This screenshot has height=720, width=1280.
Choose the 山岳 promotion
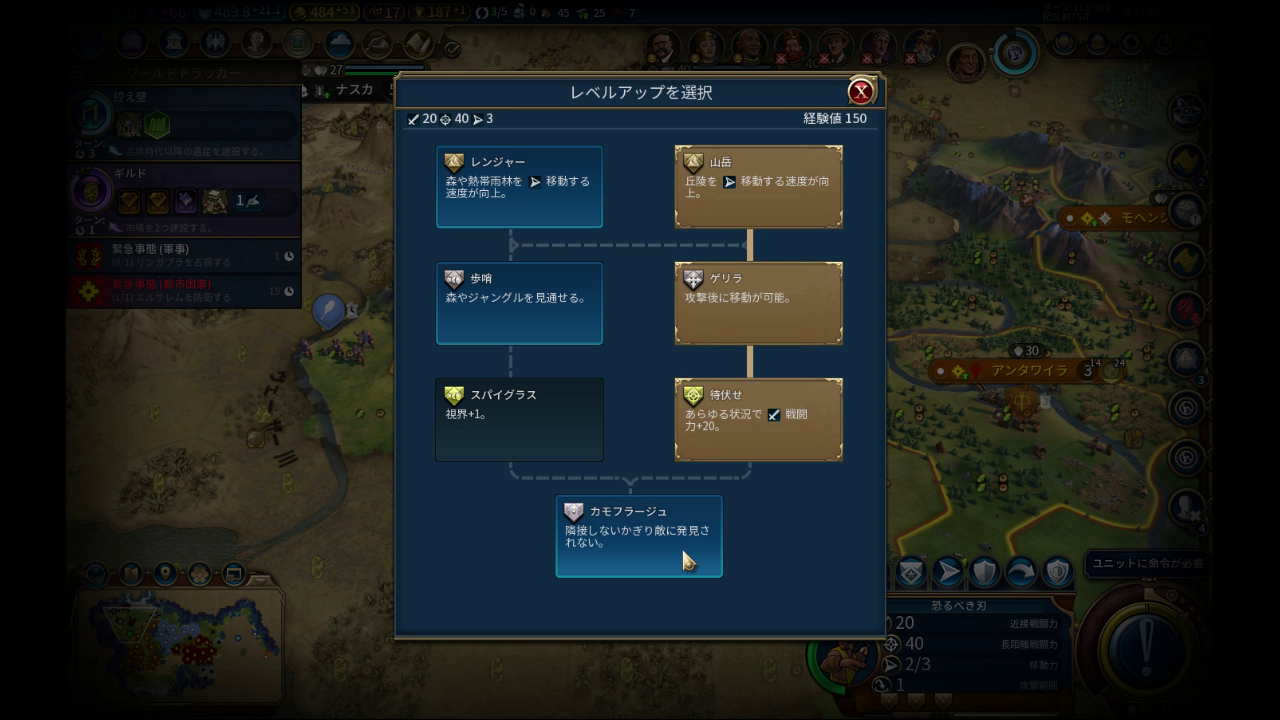[758, 187]
